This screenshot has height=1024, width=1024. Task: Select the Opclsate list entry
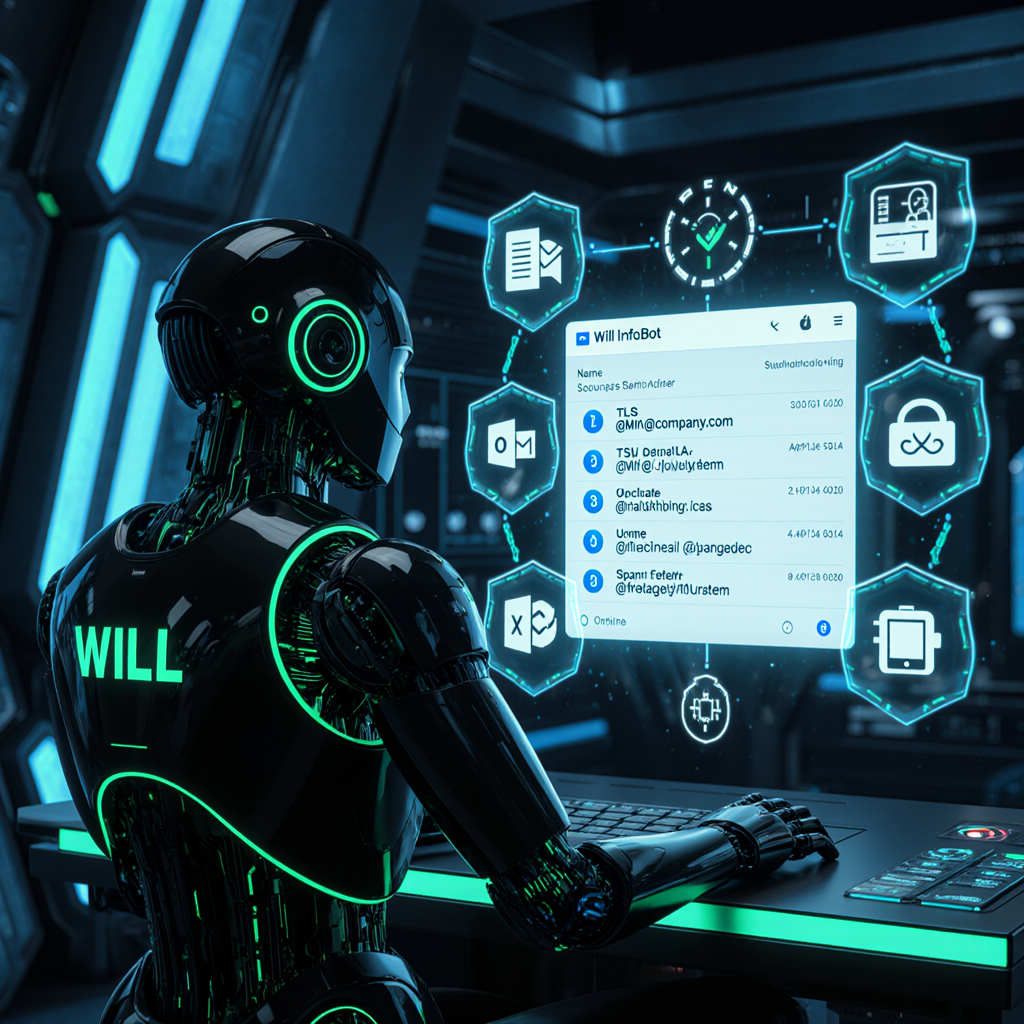click(x=700, y=500)
